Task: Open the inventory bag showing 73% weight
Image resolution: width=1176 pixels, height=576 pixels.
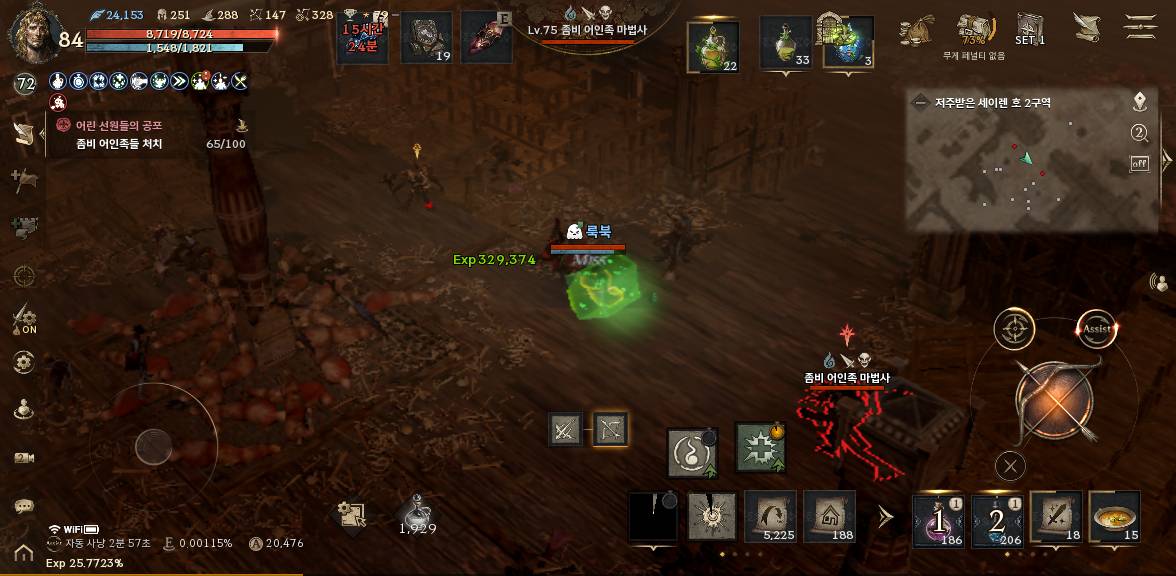Action: [x=972, y=30]
